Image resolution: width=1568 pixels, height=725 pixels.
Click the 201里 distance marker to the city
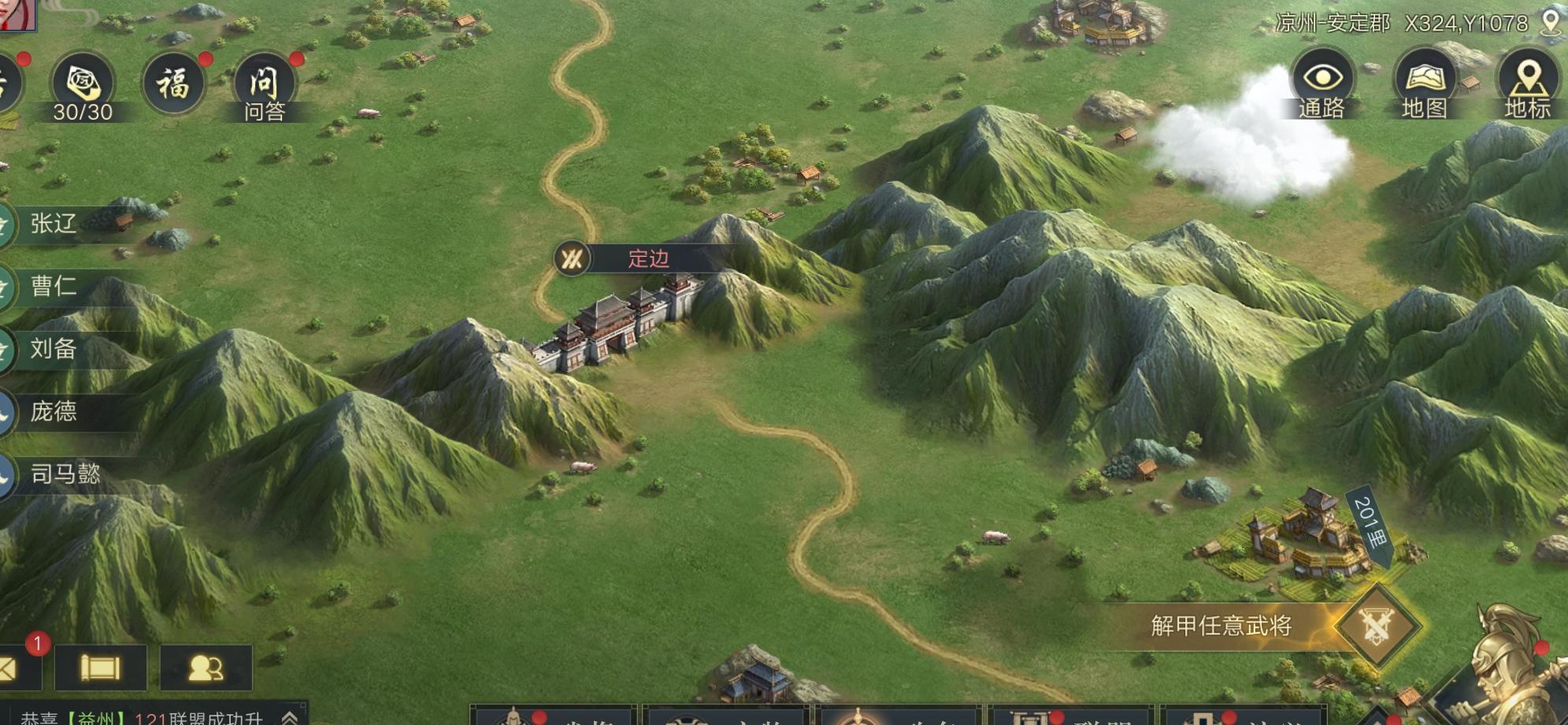1370,524
